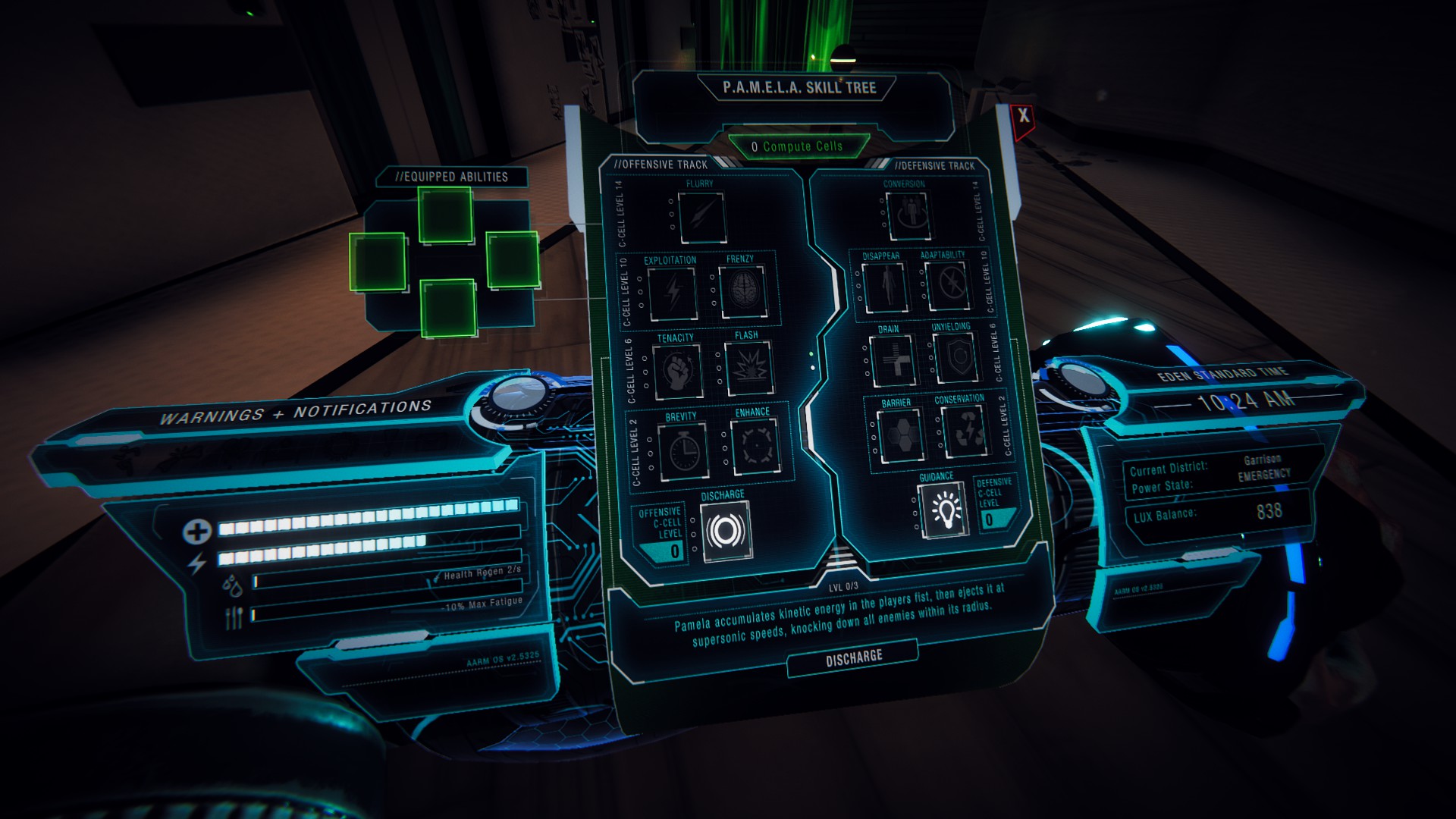
Task: Pick the Drain cross skill
Action: pos(893,360)
